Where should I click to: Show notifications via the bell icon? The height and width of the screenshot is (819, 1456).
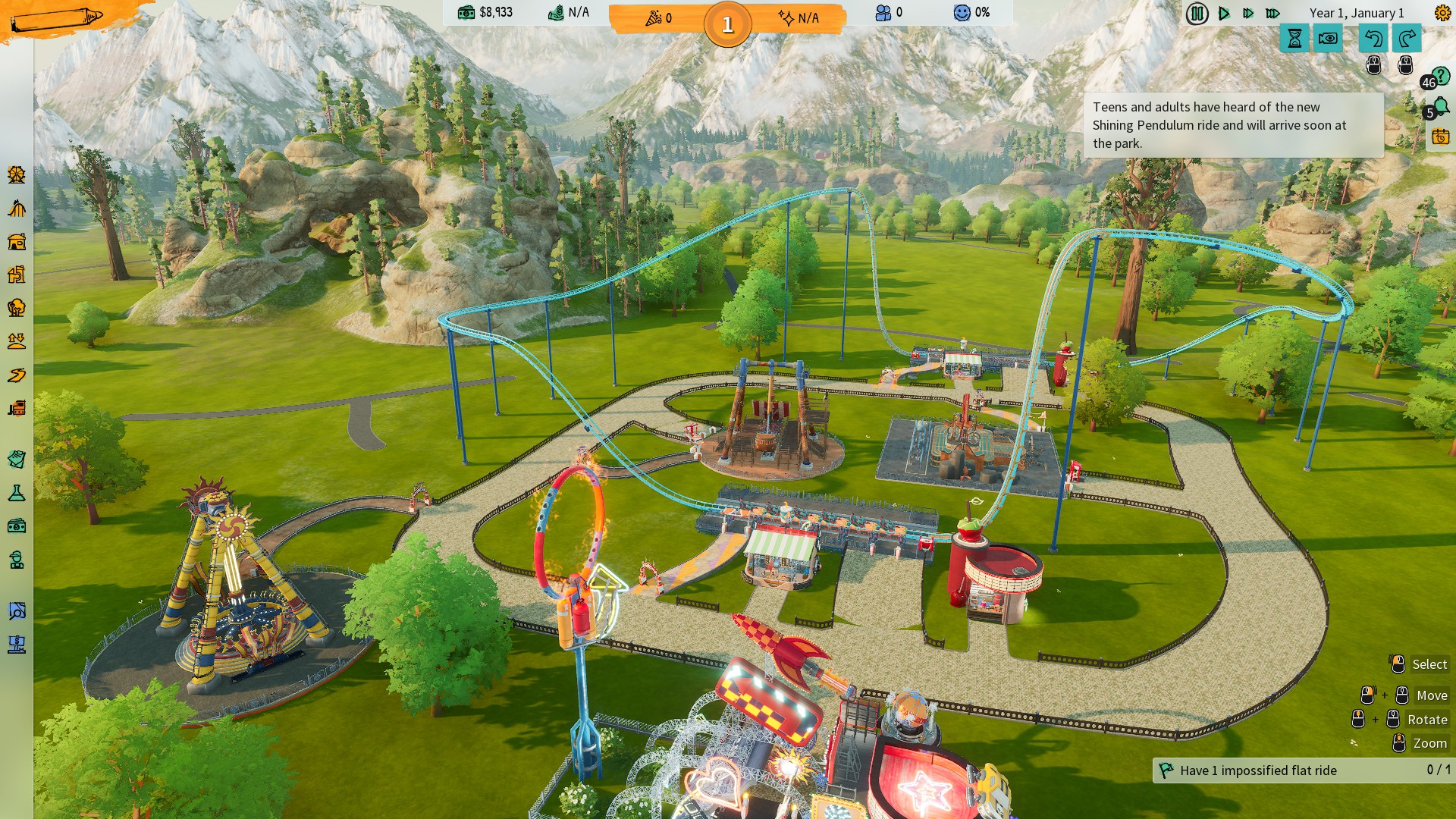1440,107
